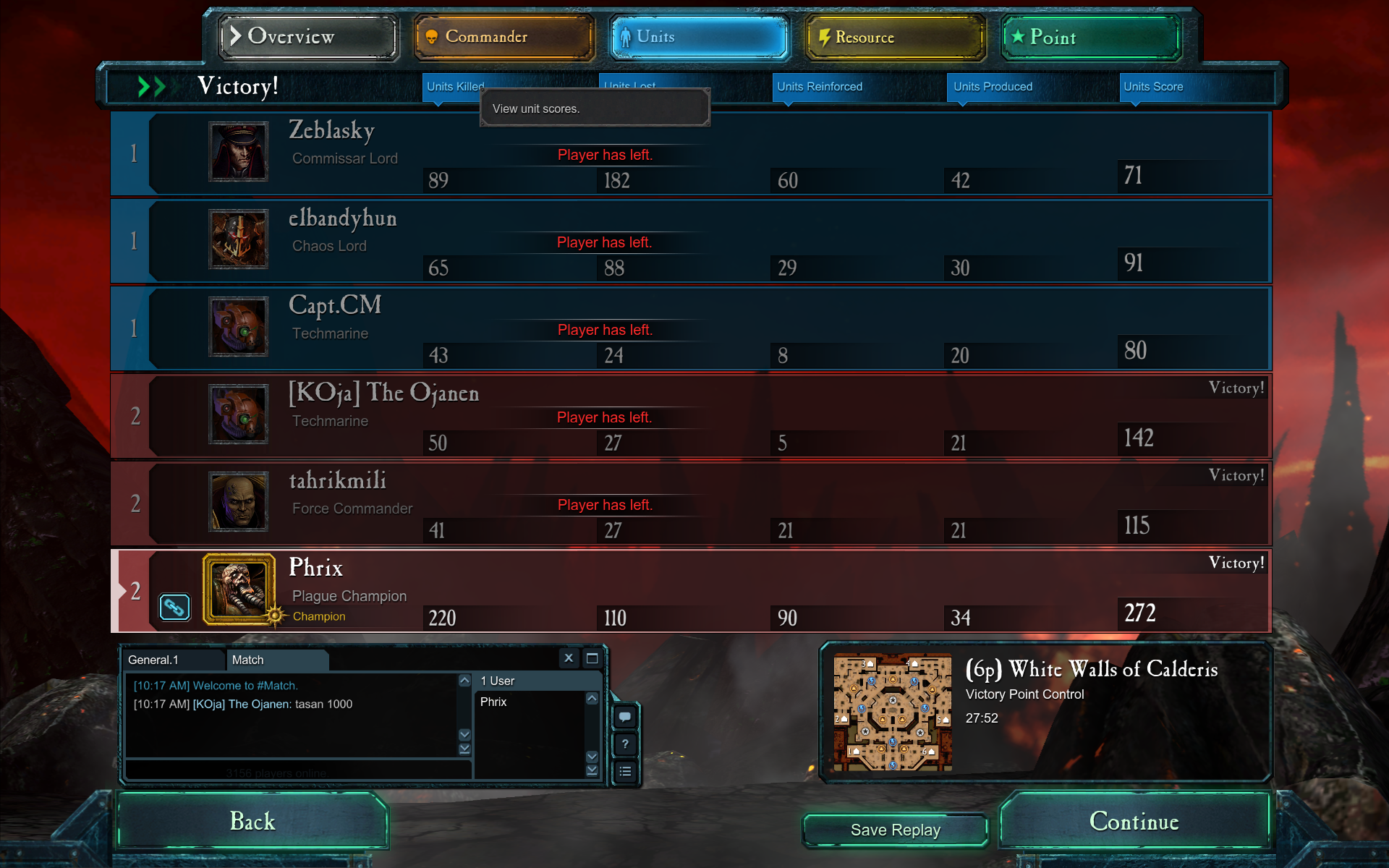Open the question mark help icon

point(625,744)
